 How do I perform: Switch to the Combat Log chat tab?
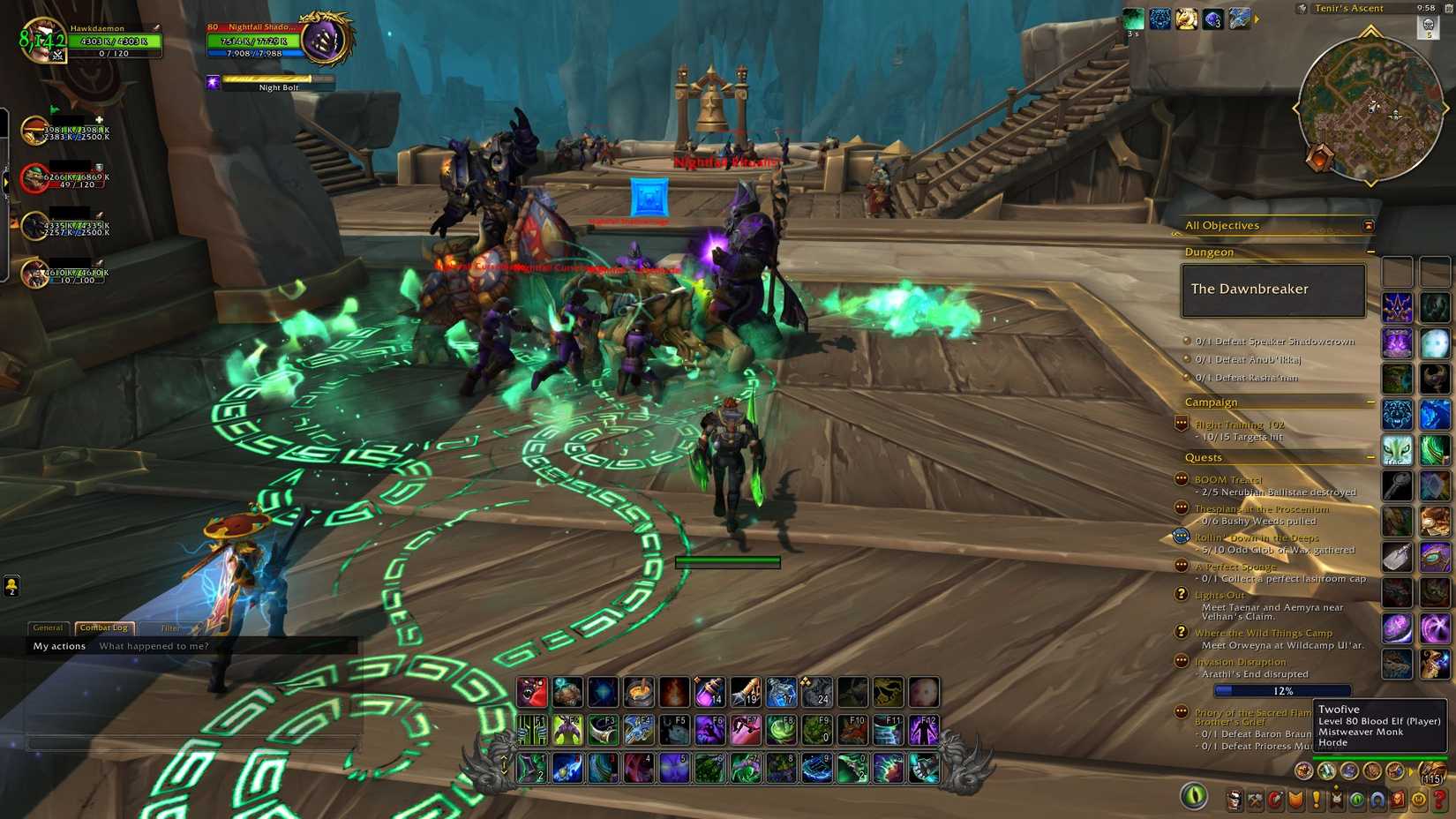pos(103,627)
